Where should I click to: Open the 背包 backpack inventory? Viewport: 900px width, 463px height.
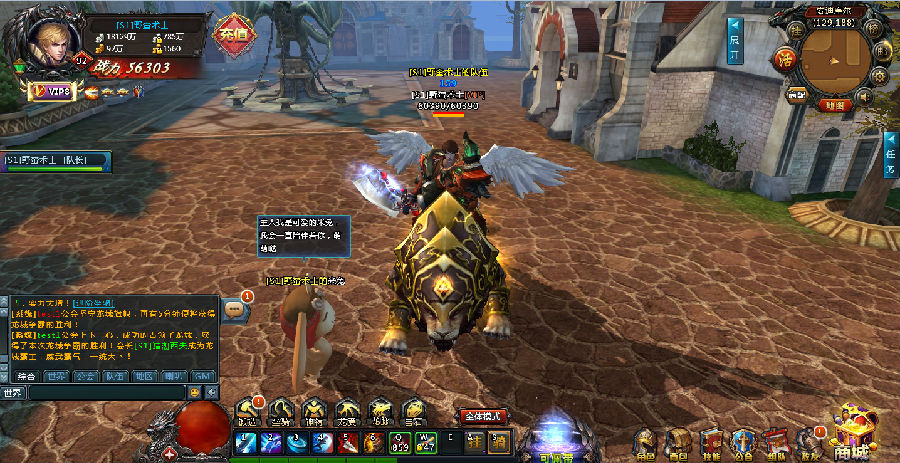(679, 442)
